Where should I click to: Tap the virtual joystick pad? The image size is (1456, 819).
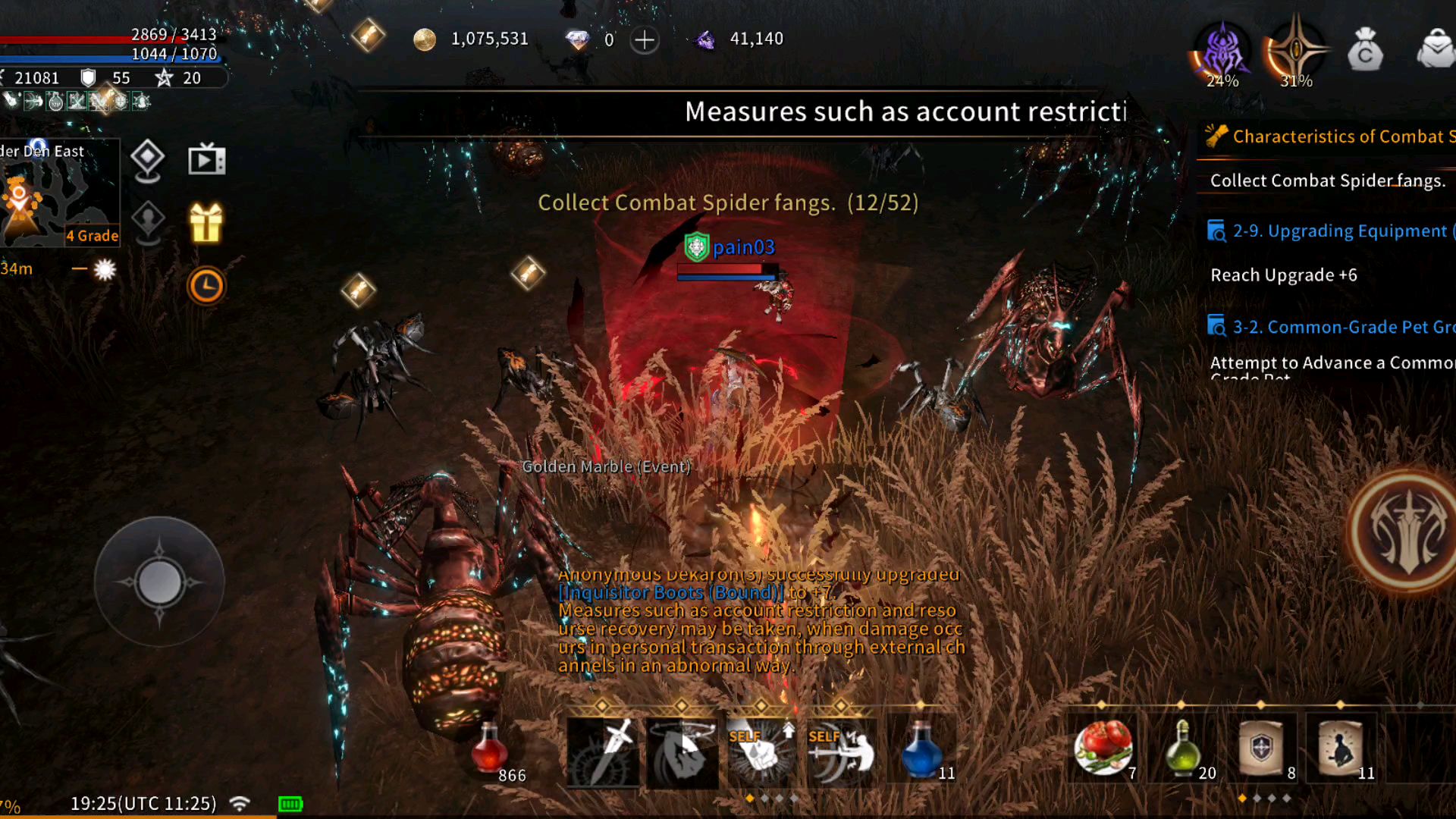click(159, 582)
